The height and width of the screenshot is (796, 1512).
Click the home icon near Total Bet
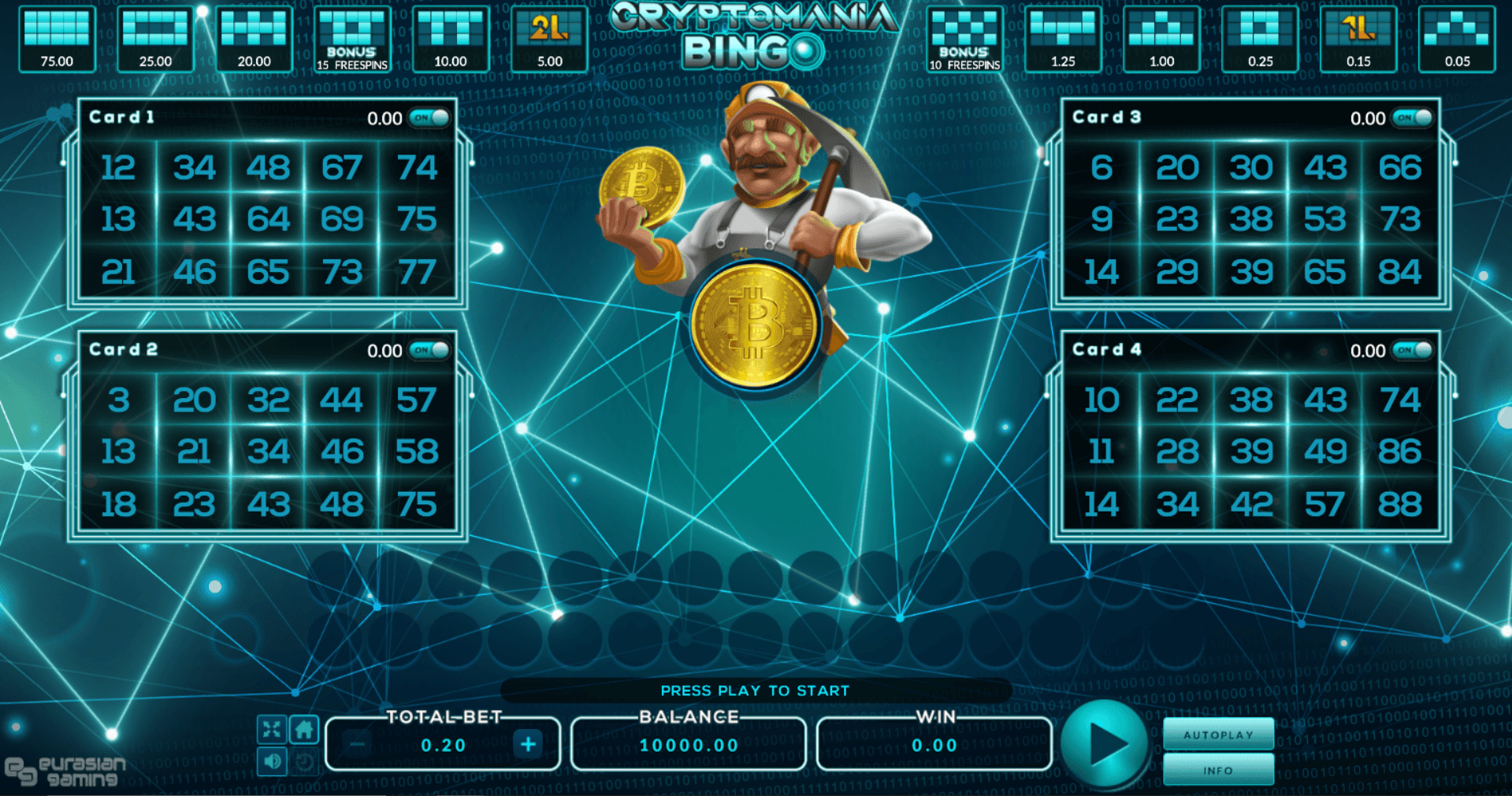click(303, 730)
